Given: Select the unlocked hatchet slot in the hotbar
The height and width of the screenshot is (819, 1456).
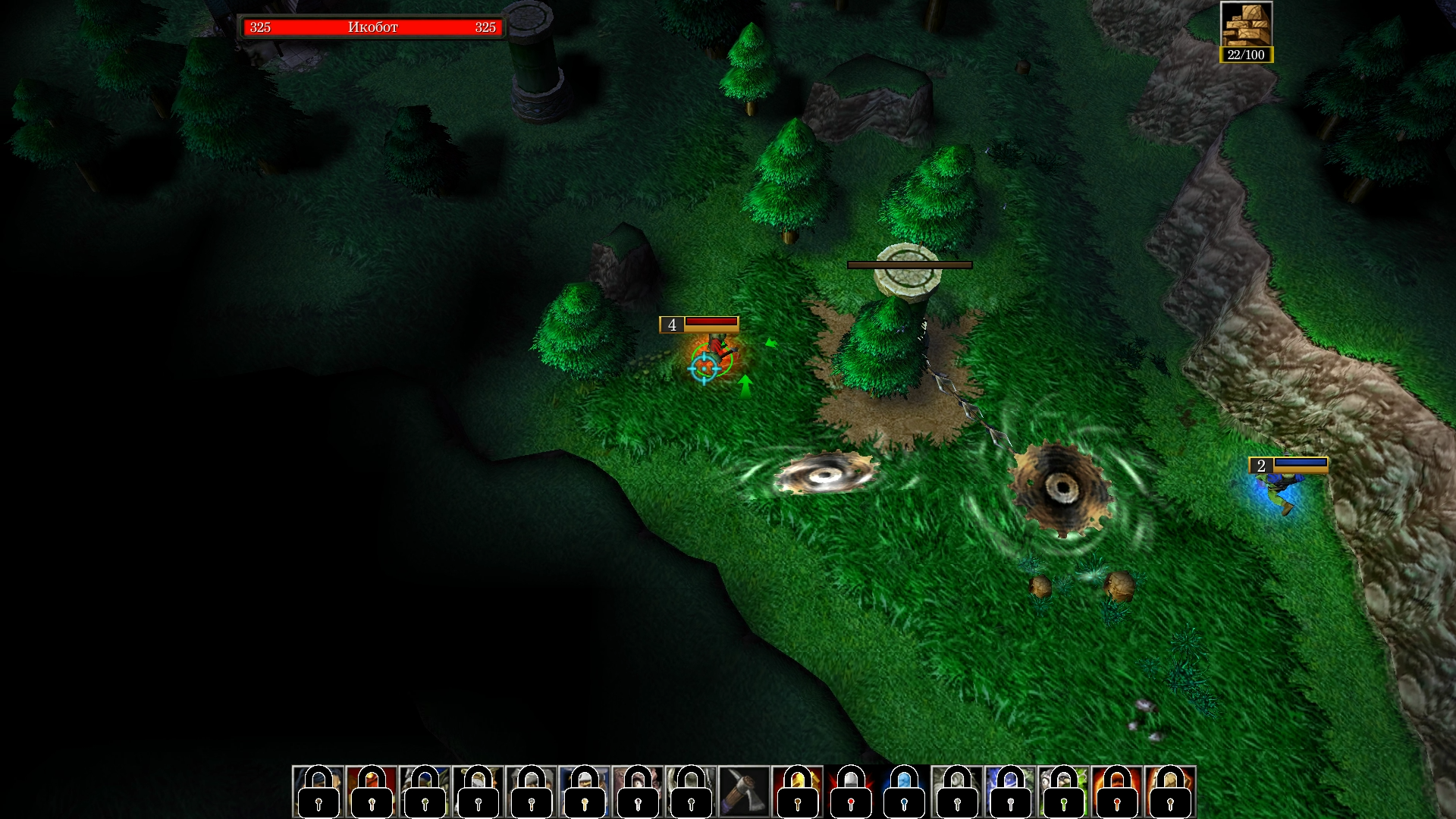Looking at the screenshot, I should coord(744,792).
